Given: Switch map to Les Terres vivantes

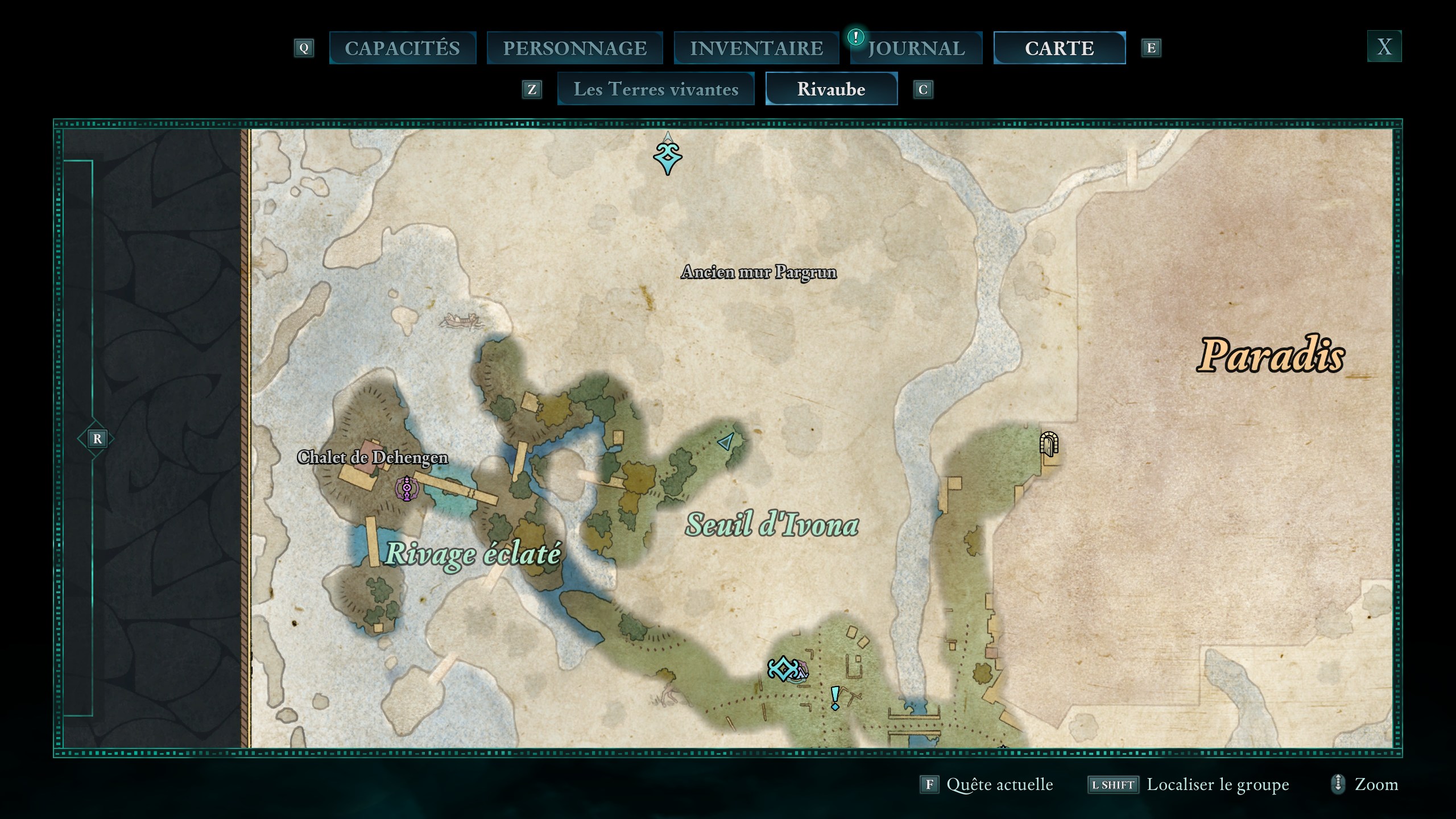Looking at the screenshot, I should (656, 89).
